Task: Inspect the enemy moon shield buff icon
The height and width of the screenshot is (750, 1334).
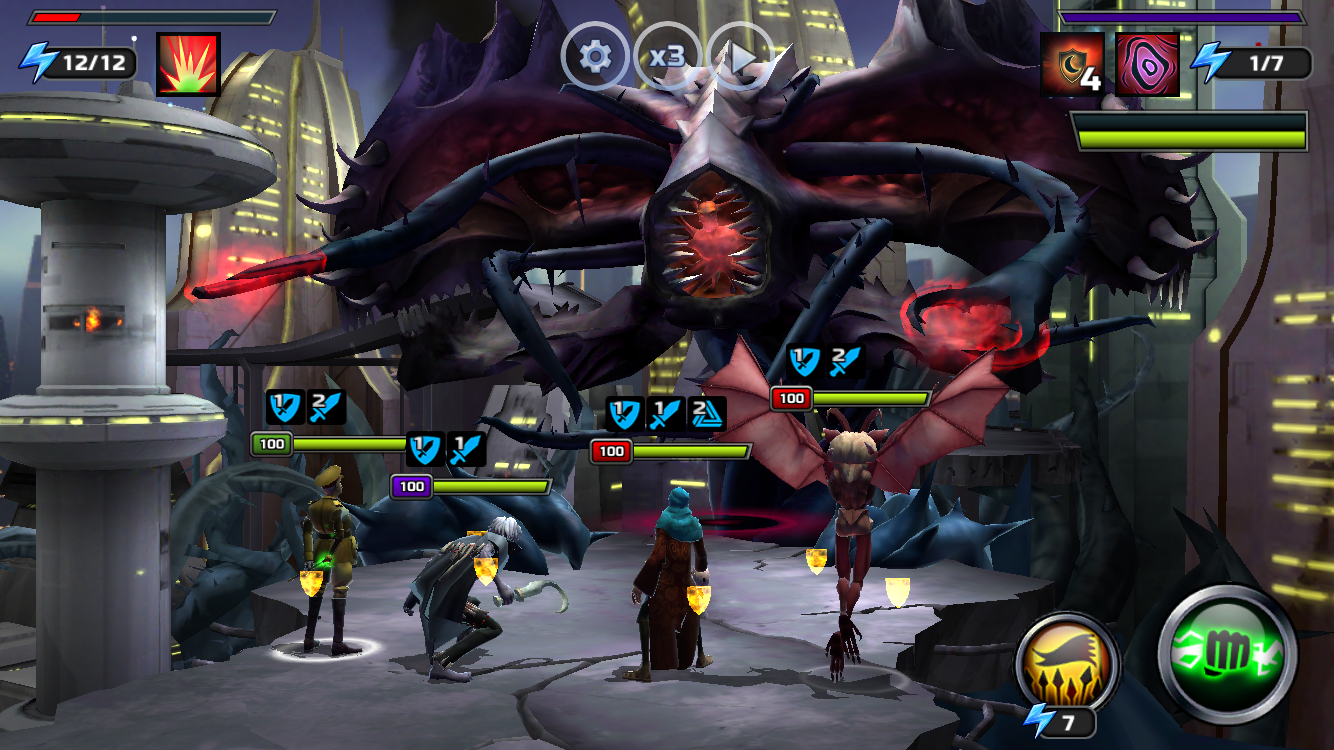Action: tap(1073, 64)
